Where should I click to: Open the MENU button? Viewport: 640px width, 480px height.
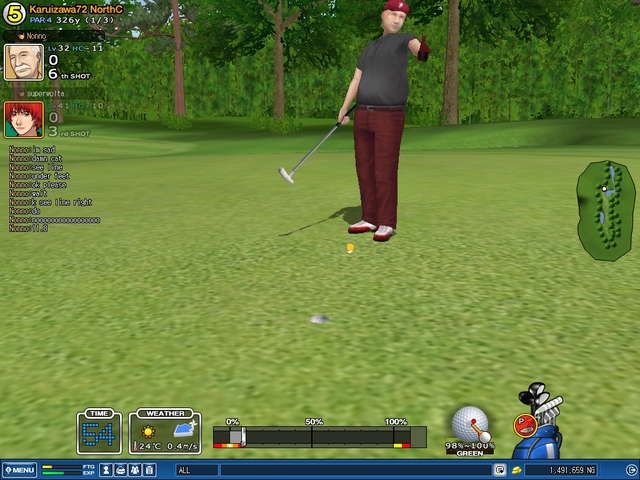(19, 470)
